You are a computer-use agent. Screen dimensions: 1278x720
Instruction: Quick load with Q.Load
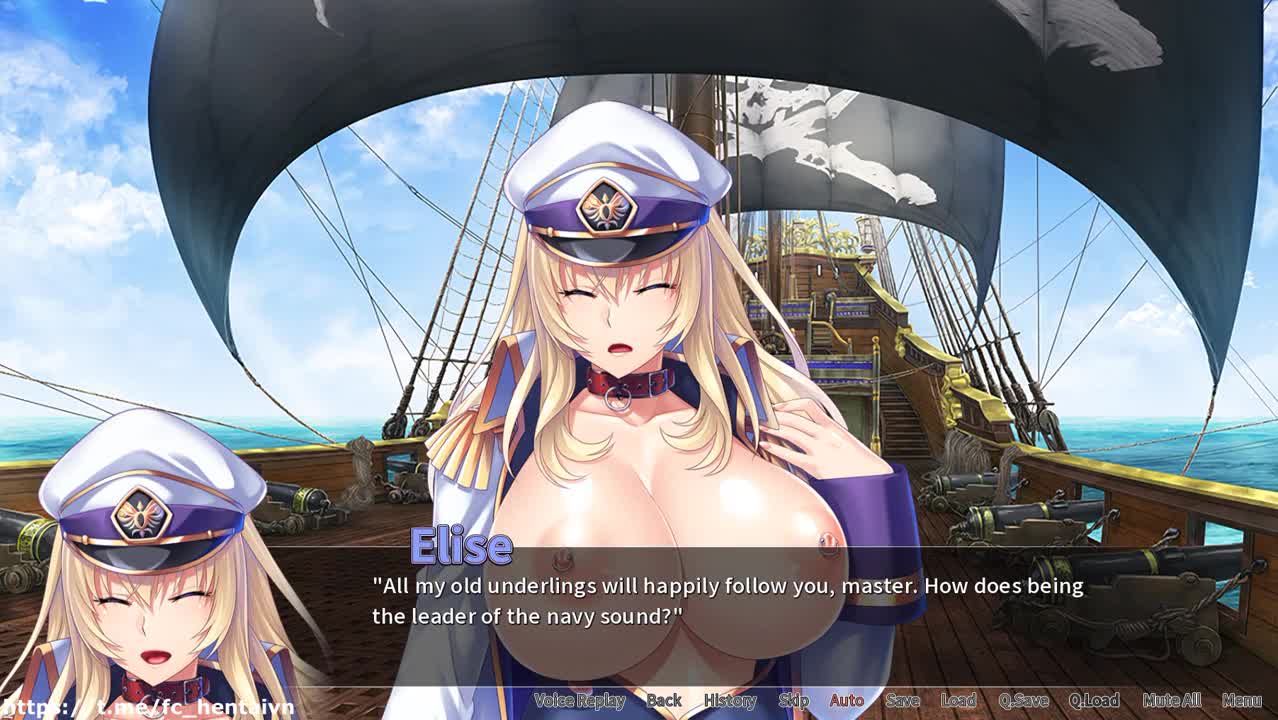(1094, 700)
